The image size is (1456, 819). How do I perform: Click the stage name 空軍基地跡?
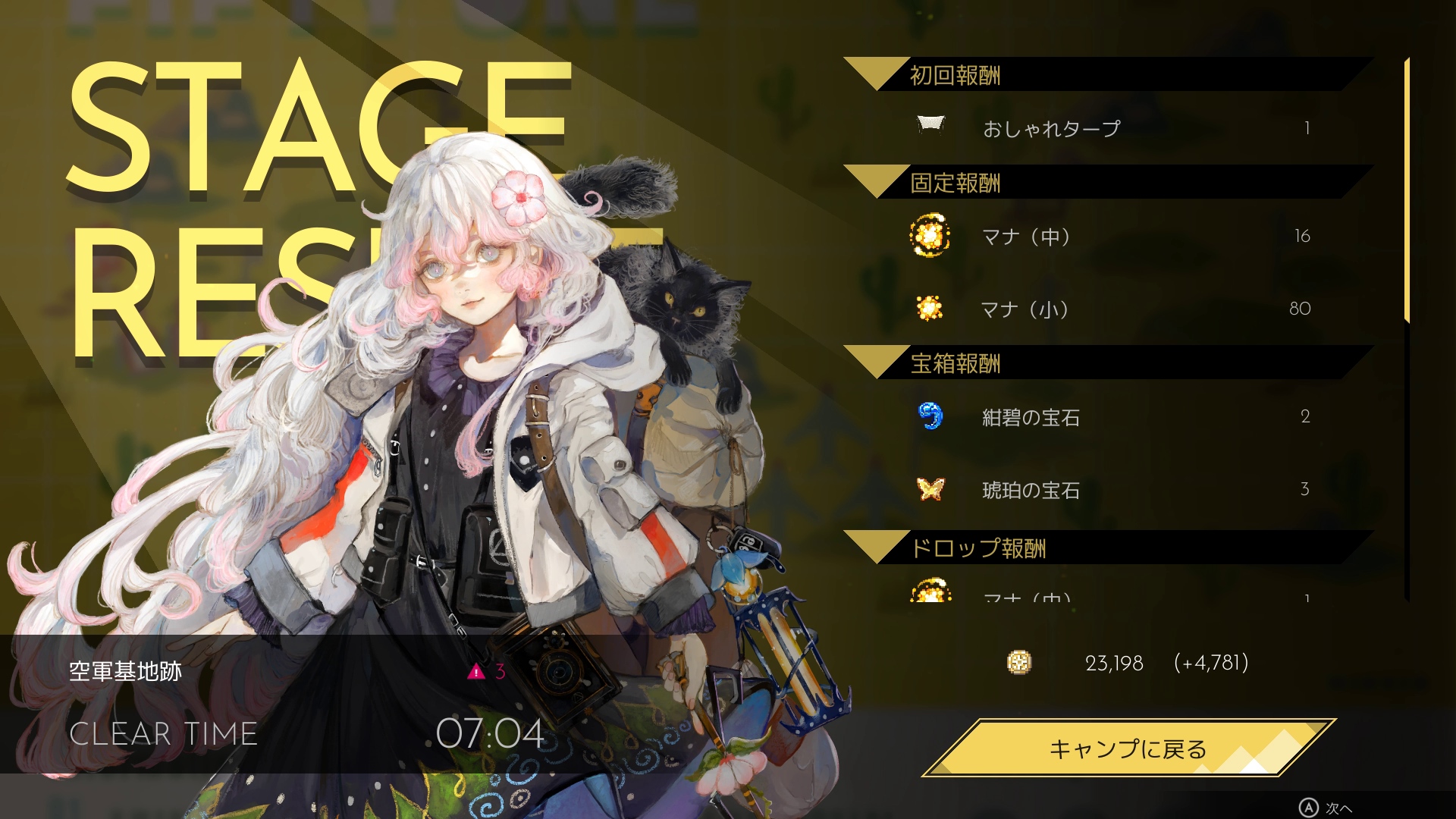[124, 670]
